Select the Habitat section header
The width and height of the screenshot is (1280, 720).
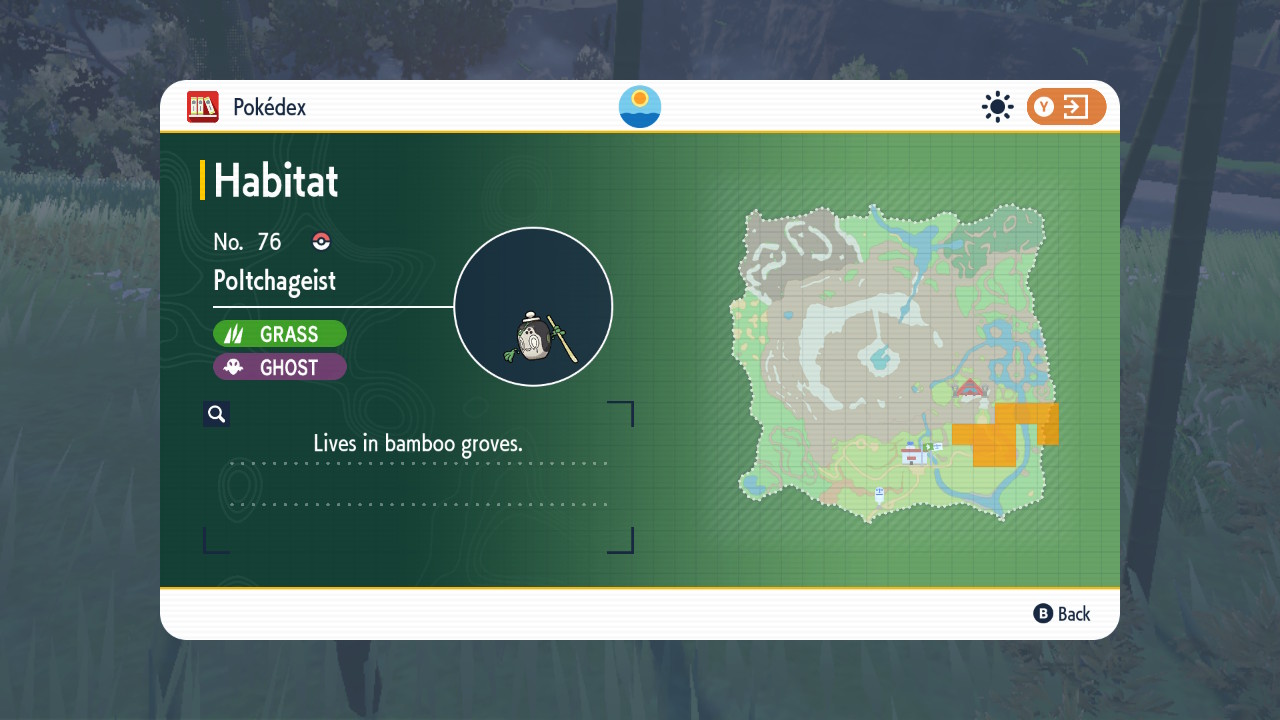coord(275,181)
